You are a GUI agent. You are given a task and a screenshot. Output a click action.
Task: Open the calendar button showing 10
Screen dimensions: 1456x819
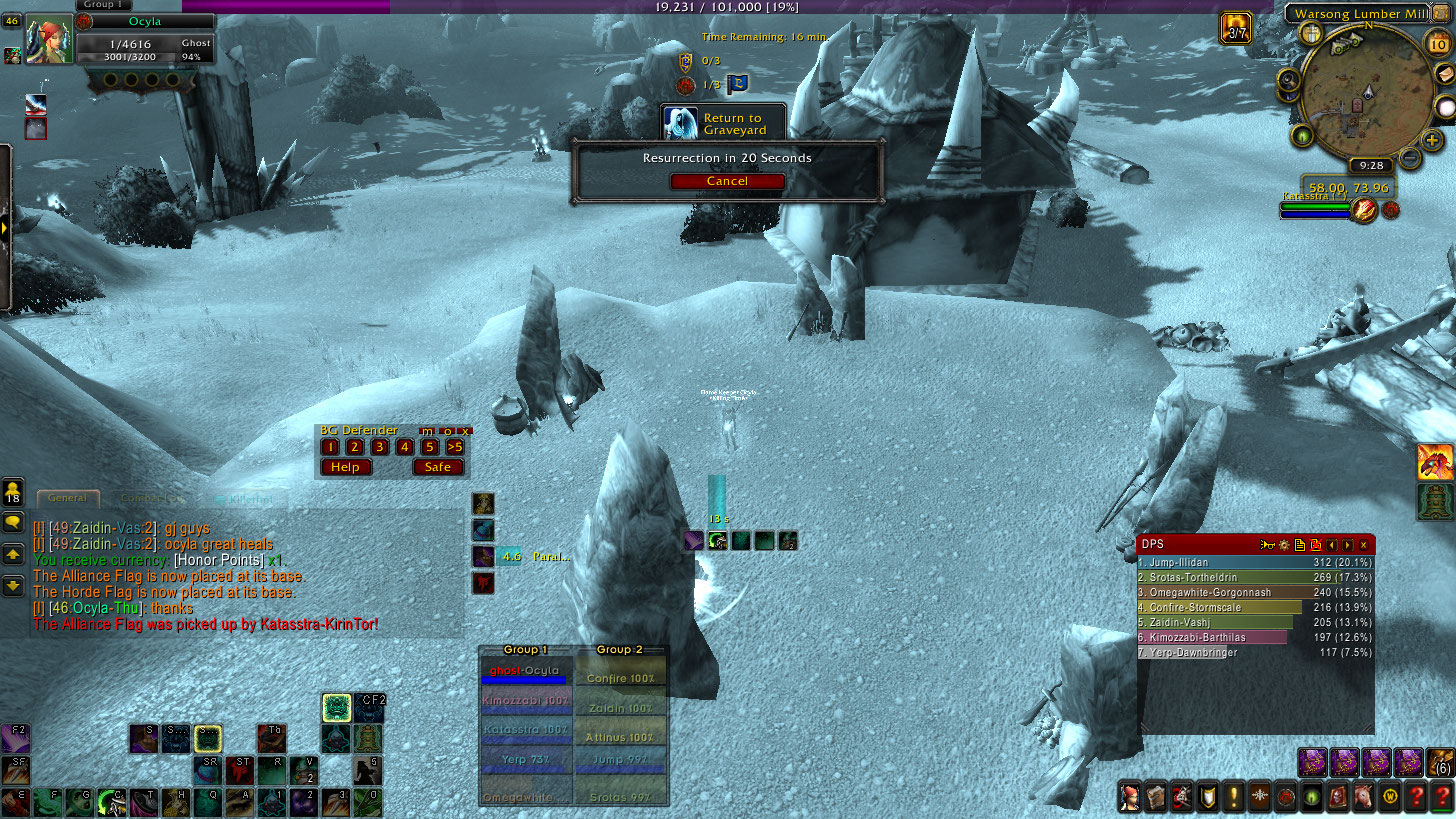1439,43
